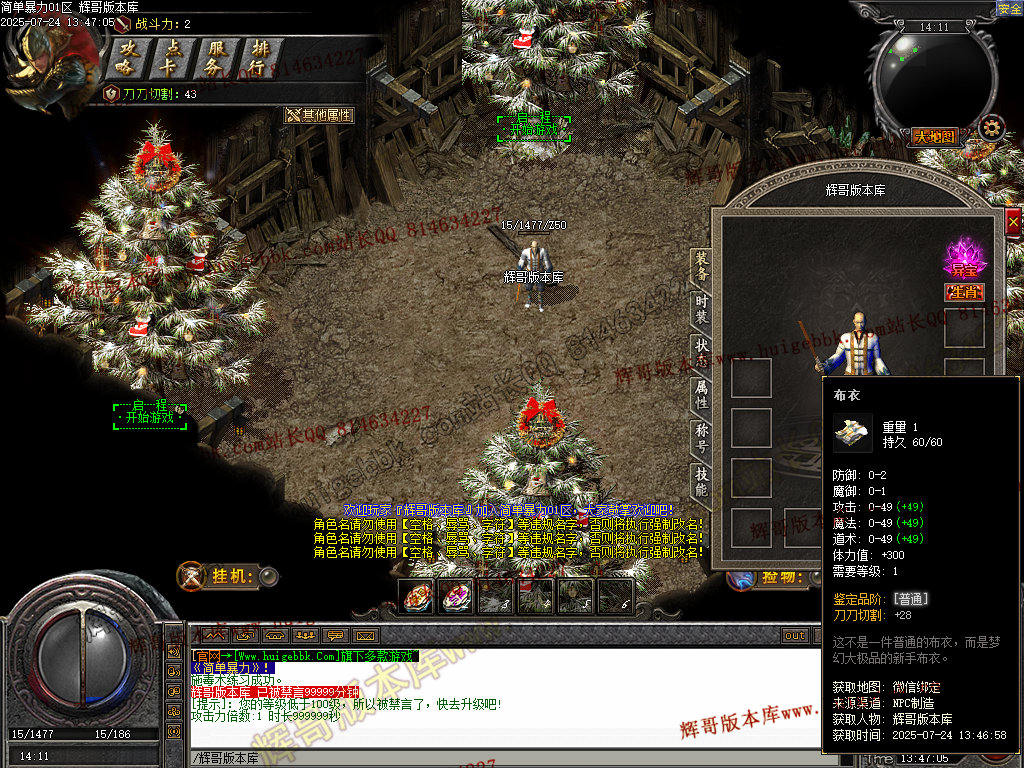Screen dimensions: 1024x768
Task: Toggle the 挂机 auto-battle button
Action: [x=230, y=576]
